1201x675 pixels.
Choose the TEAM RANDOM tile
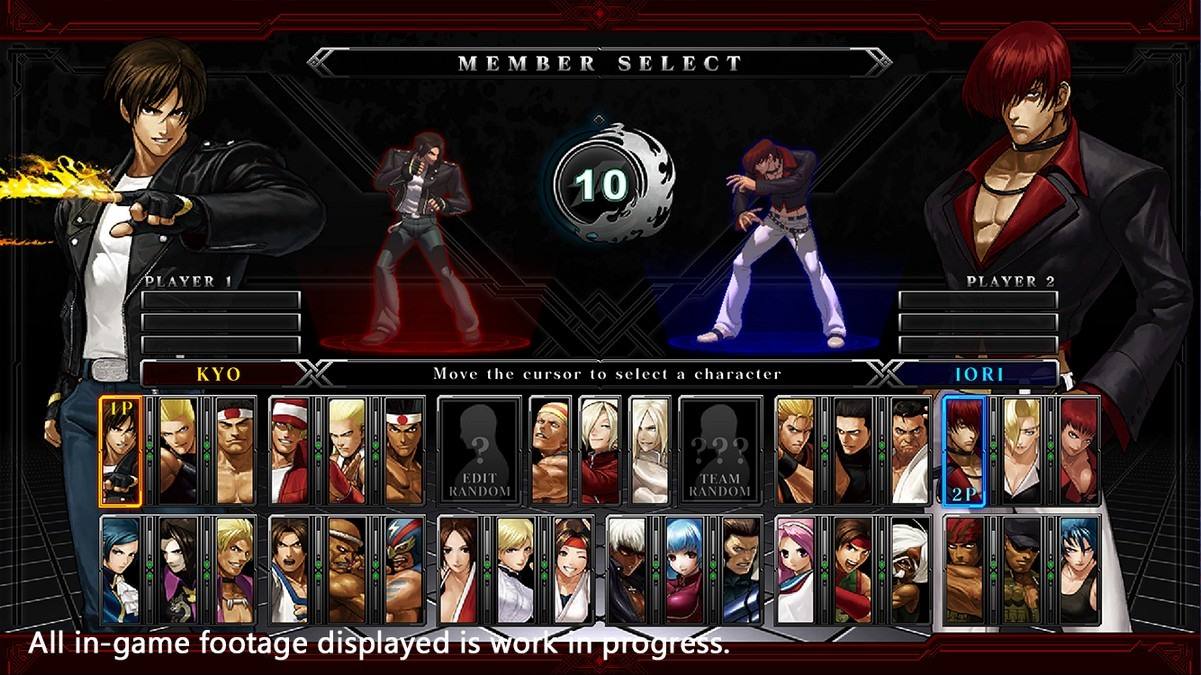point(720,451)
